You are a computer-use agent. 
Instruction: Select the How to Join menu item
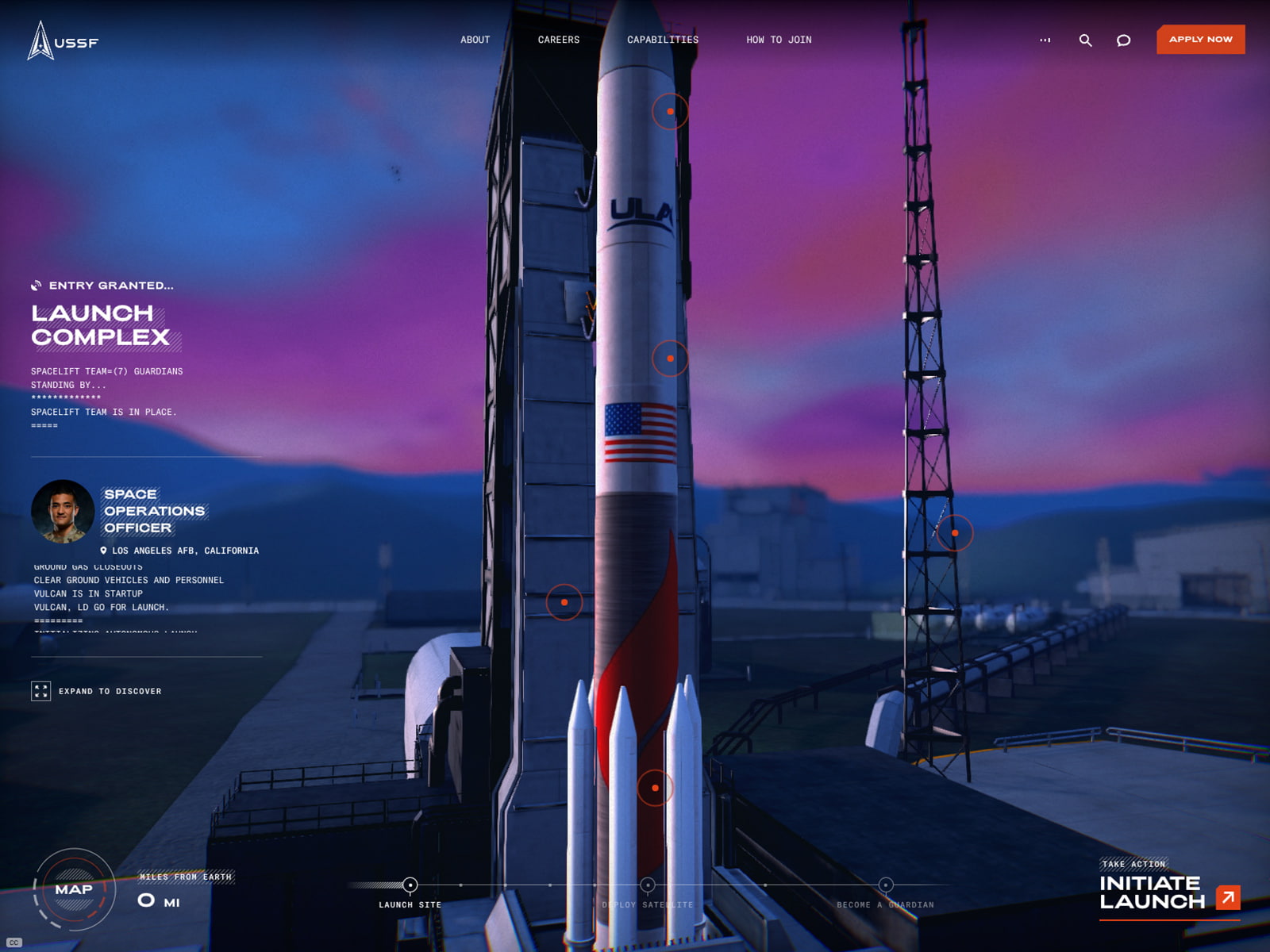click(779, 39)
